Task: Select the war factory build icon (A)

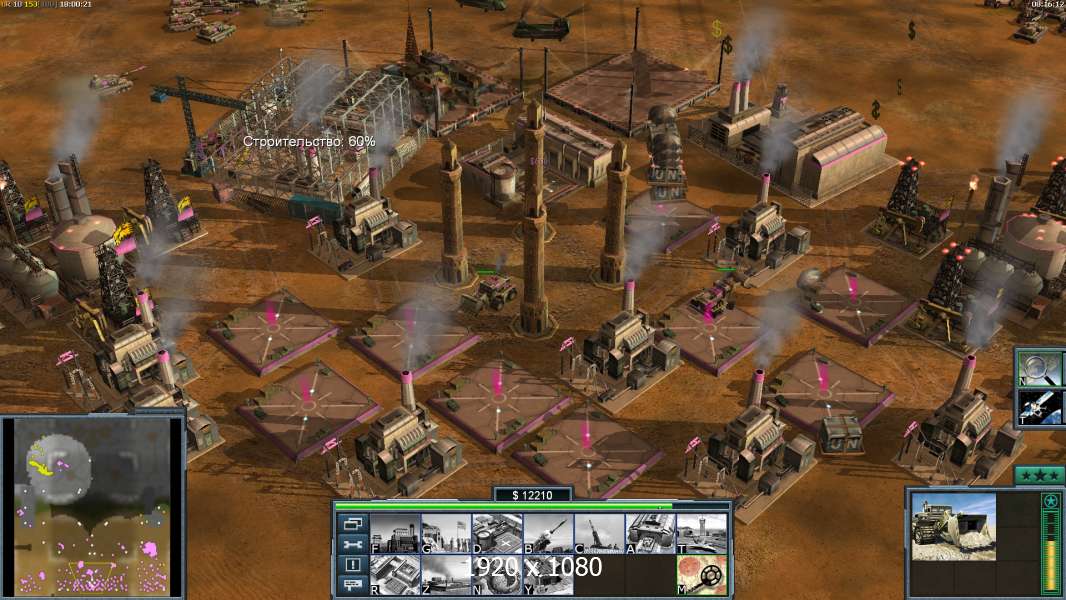Action: coord(650,534)
